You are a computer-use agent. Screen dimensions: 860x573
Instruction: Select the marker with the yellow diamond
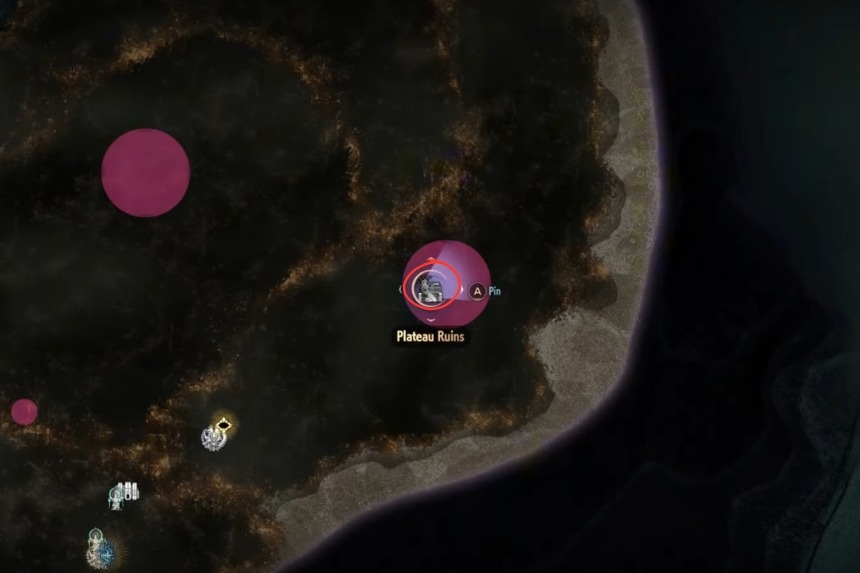pos(215,435)
